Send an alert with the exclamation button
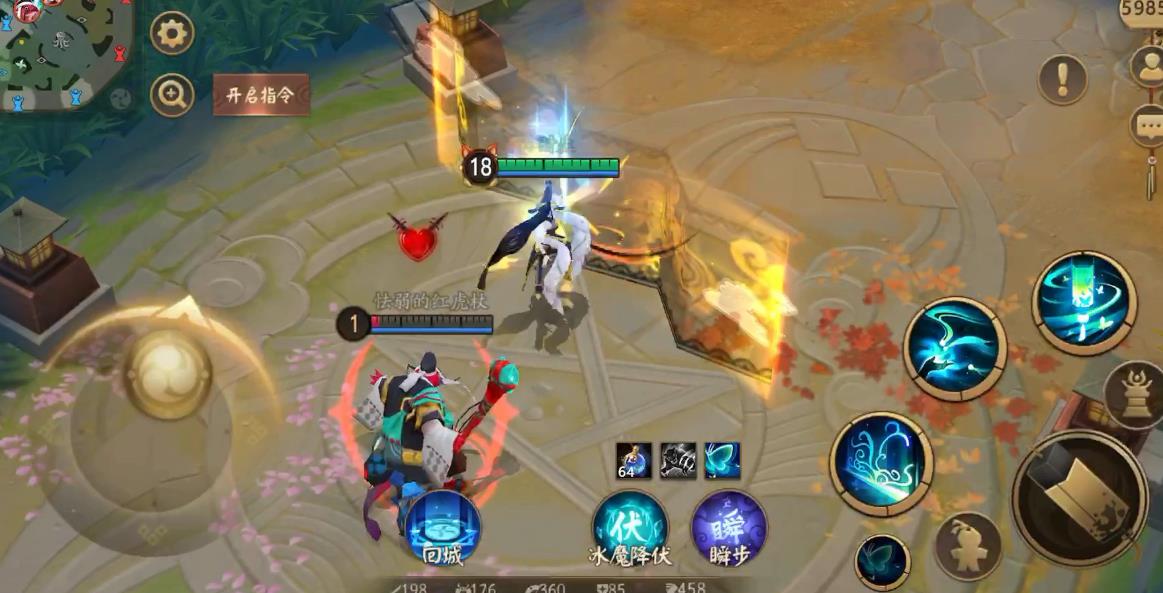Image resolution: width=1163 pixels, height=593 pixels. point(1062,79)
